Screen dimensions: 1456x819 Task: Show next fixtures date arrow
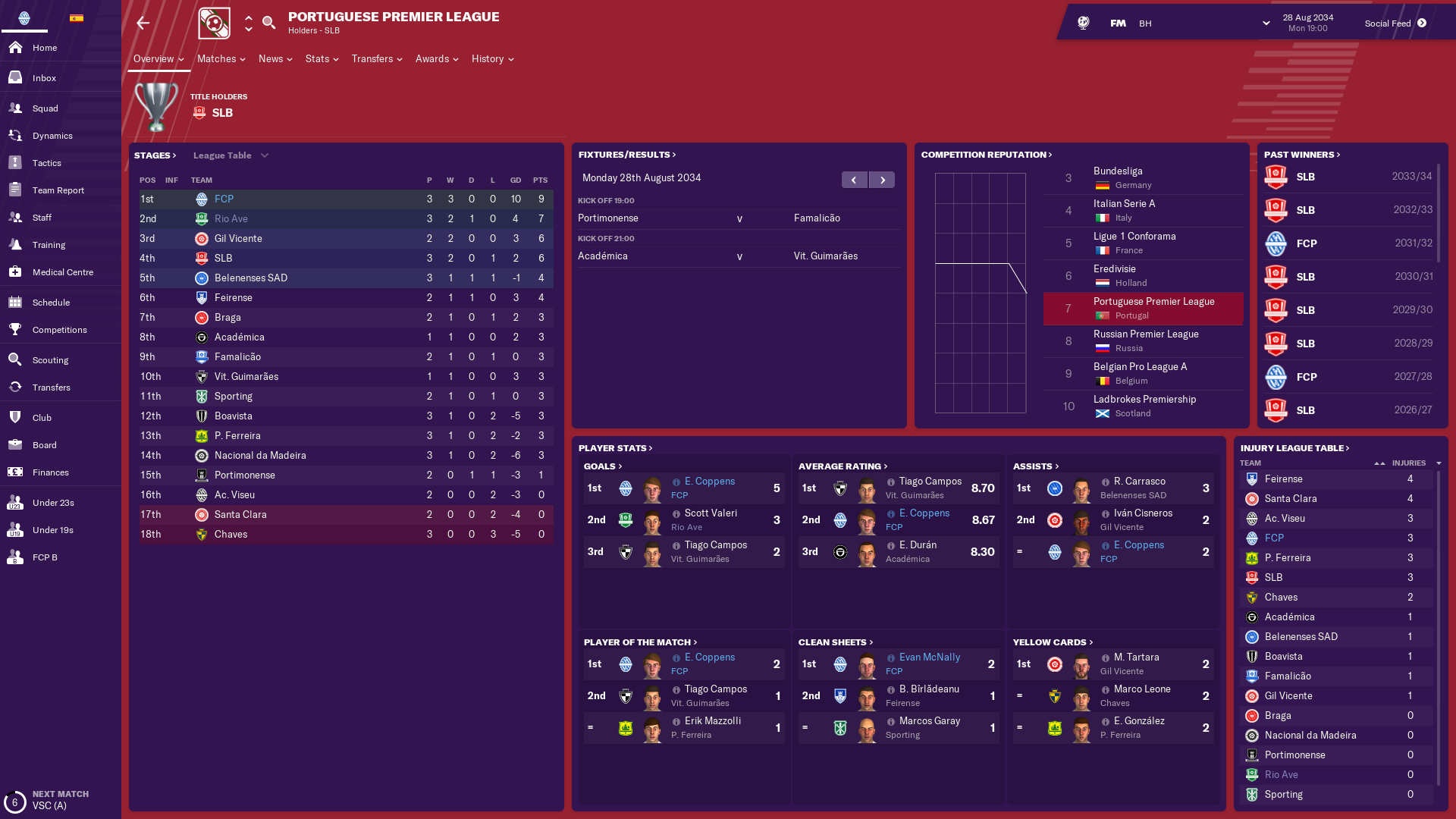tap(882, 180)
